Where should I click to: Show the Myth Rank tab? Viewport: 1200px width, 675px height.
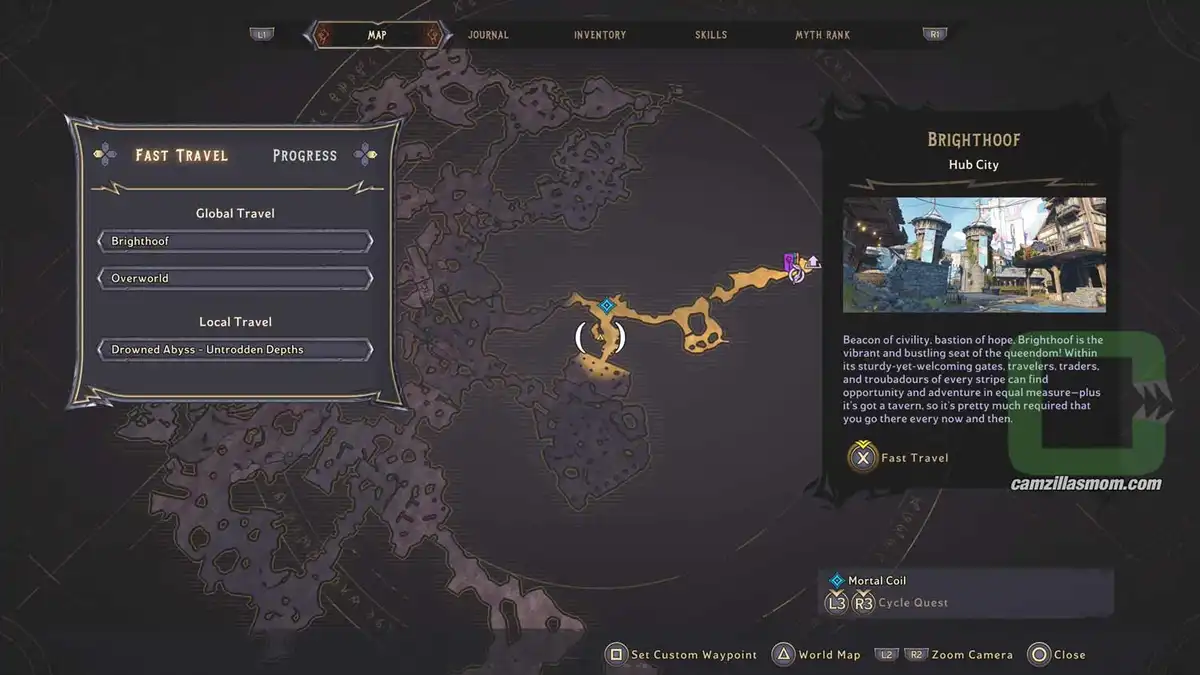pos(822,35)
